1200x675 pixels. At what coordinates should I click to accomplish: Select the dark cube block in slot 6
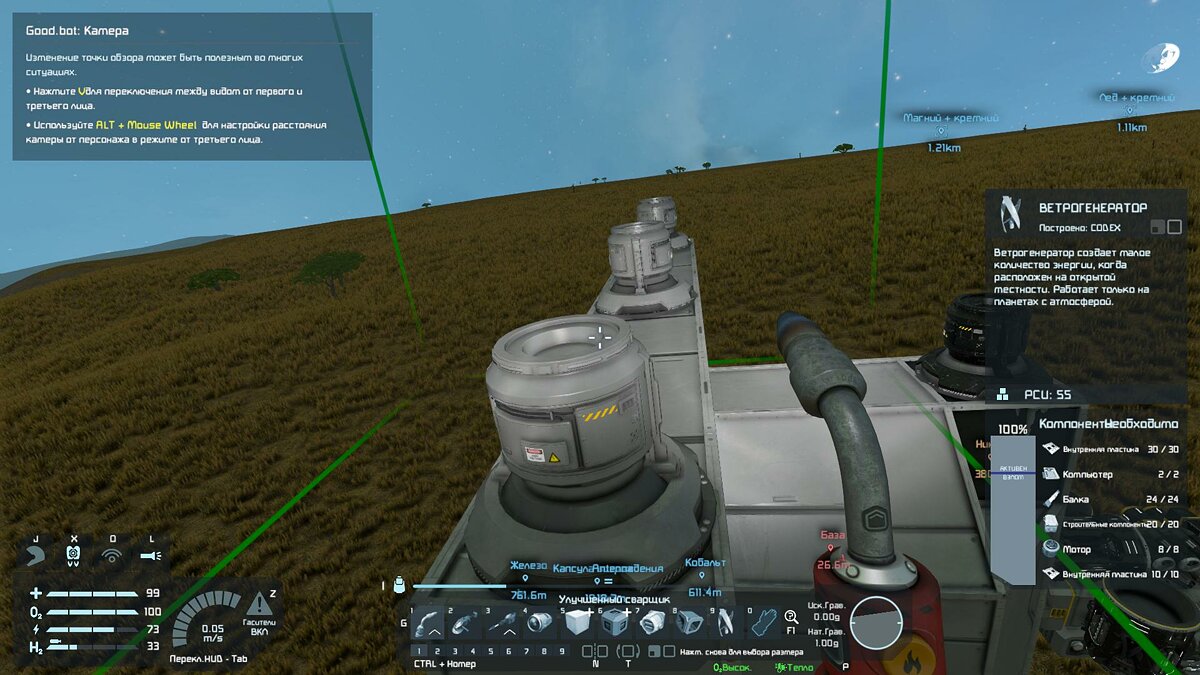pos(612,624)
